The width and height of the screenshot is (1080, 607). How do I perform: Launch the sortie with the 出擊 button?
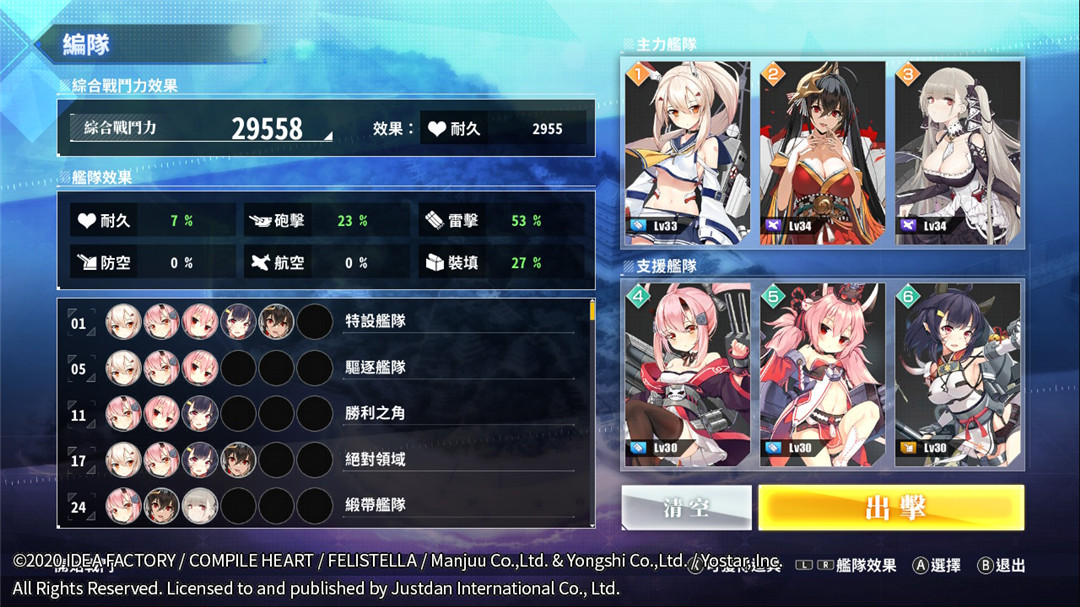891,507
